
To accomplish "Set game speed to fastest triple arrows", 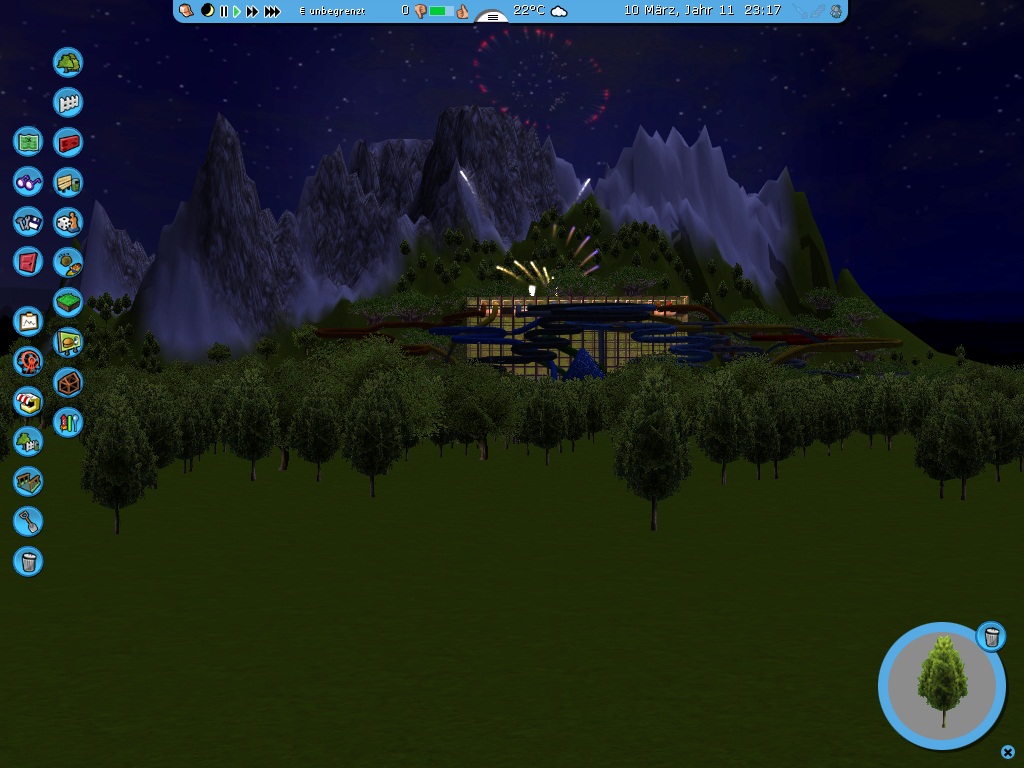I will point(272,11).
